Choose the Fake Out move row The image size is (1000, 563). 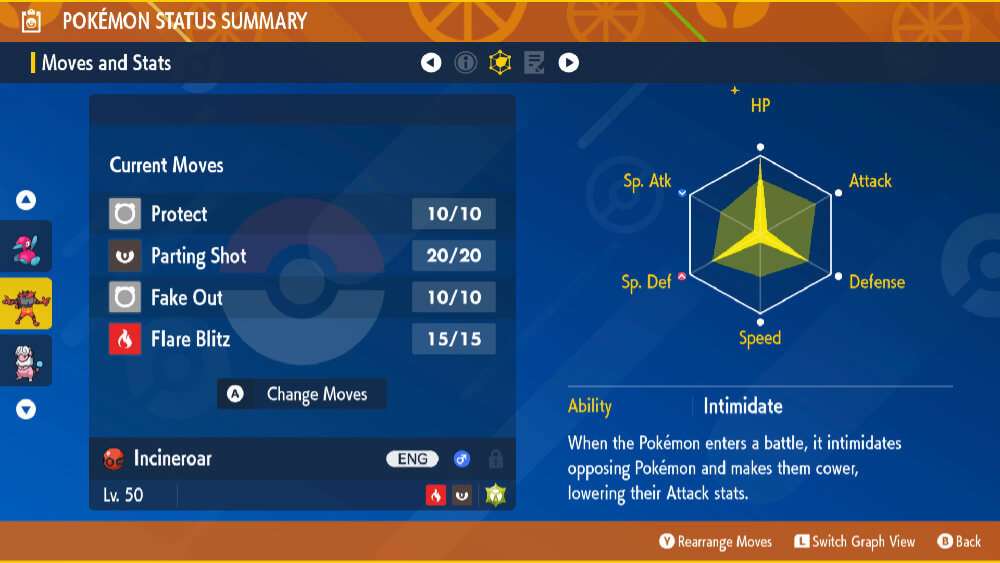click(x=301, y=298)
